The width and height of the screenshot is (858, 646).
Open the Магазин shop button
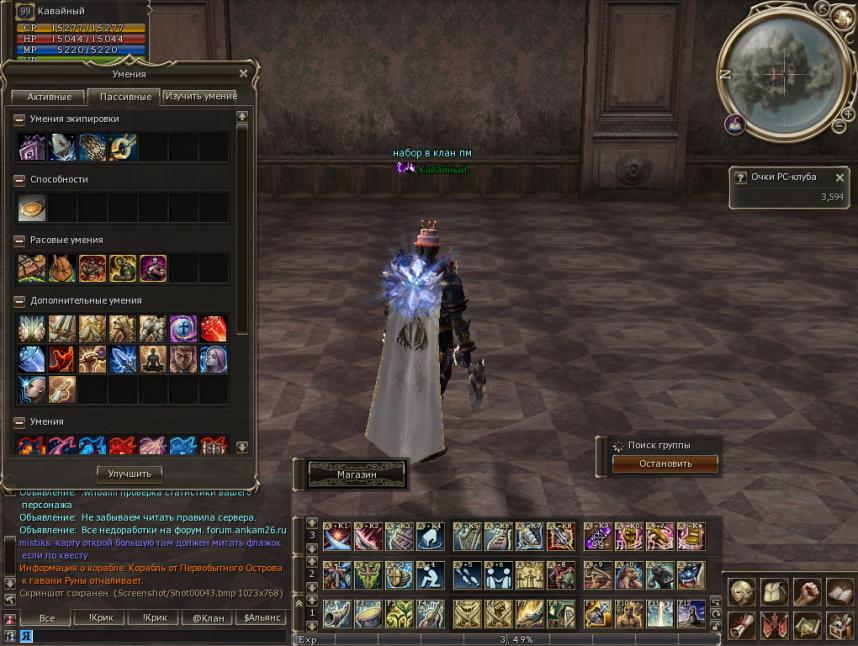[x=356, y=474]
